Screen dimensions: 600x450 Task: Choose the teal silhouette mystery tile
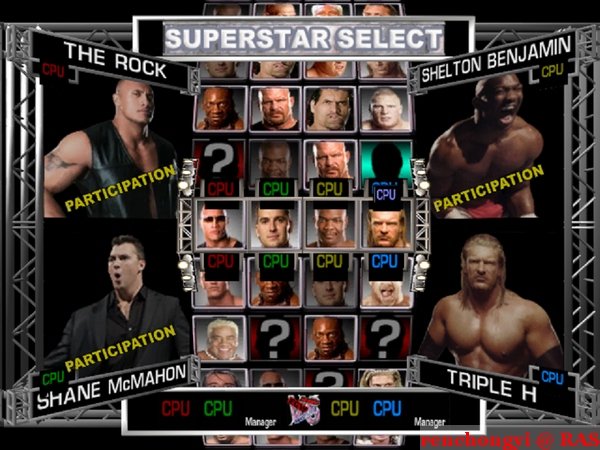tap(385, 160)
